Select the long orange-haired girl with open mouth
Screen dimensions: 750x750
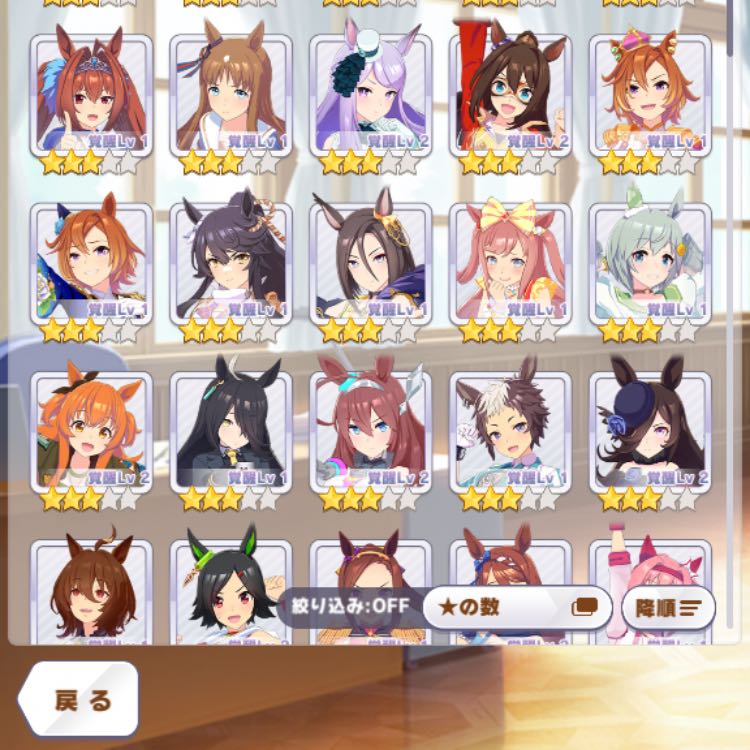[91, 431]
